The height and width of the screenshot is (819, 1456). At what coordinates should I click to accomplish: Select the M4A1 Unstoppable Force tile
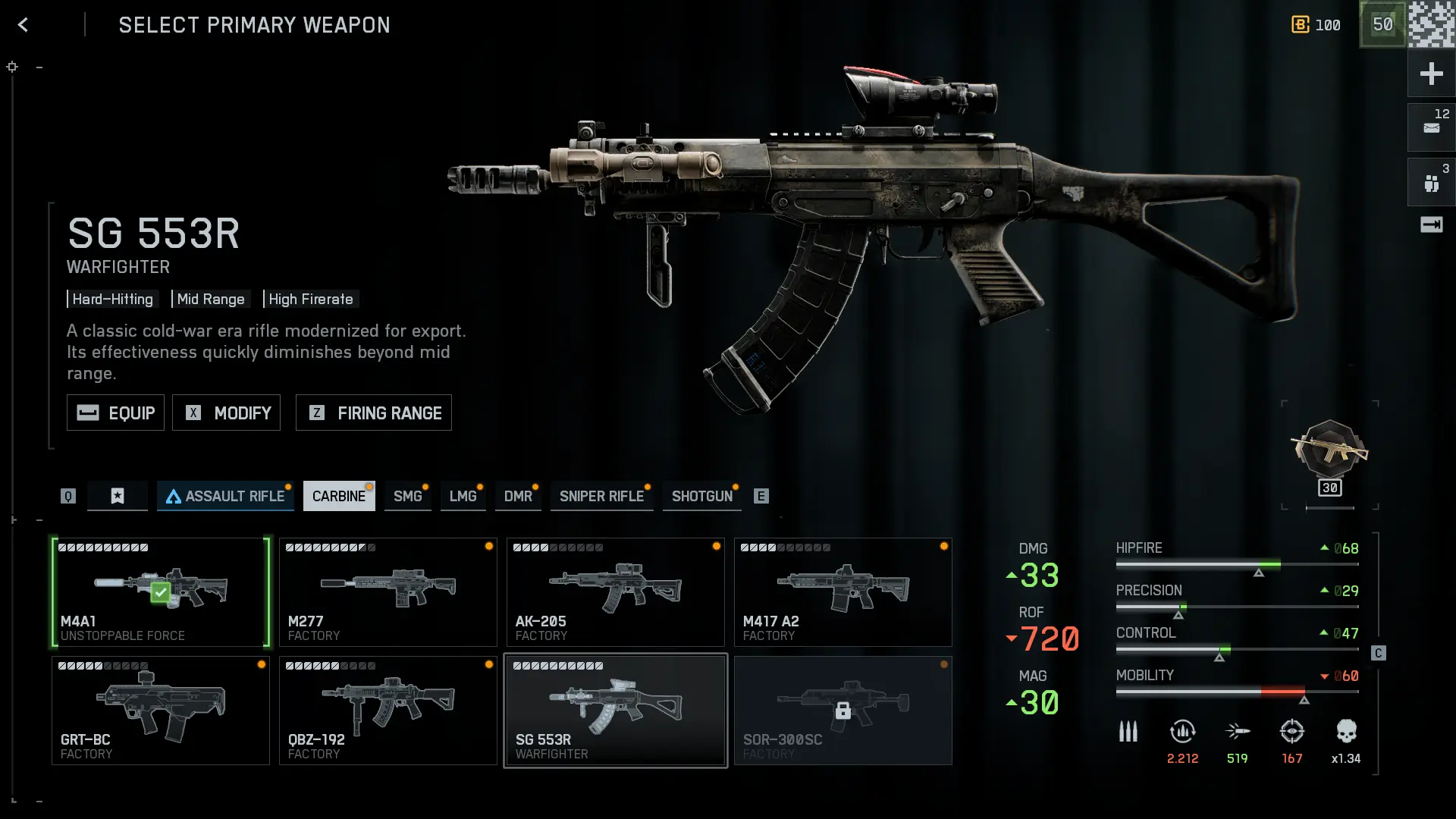(x=160, y=592)
